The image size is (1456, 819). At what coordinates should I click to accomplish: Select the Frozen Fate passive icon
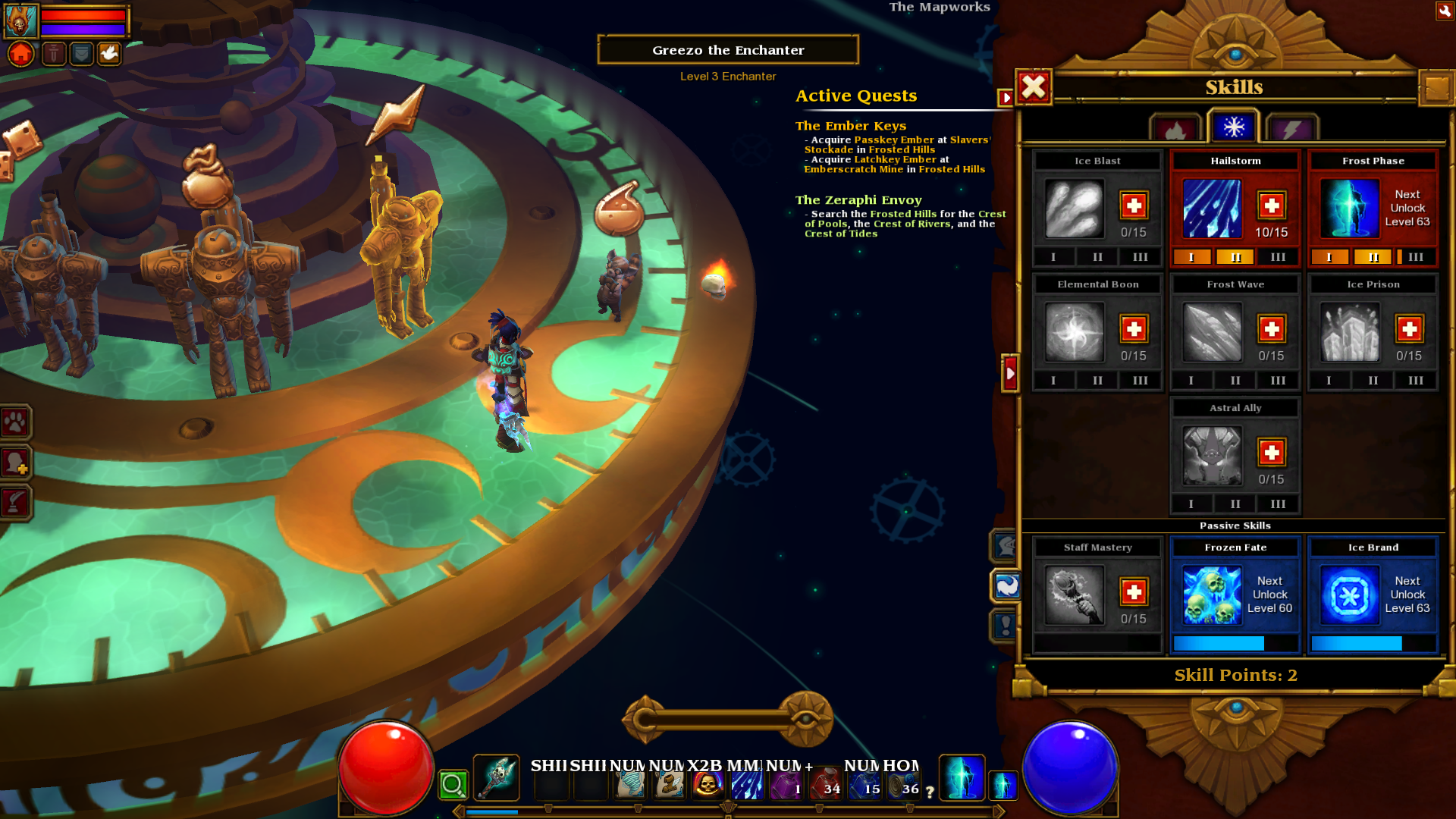tap(1212, 595)
